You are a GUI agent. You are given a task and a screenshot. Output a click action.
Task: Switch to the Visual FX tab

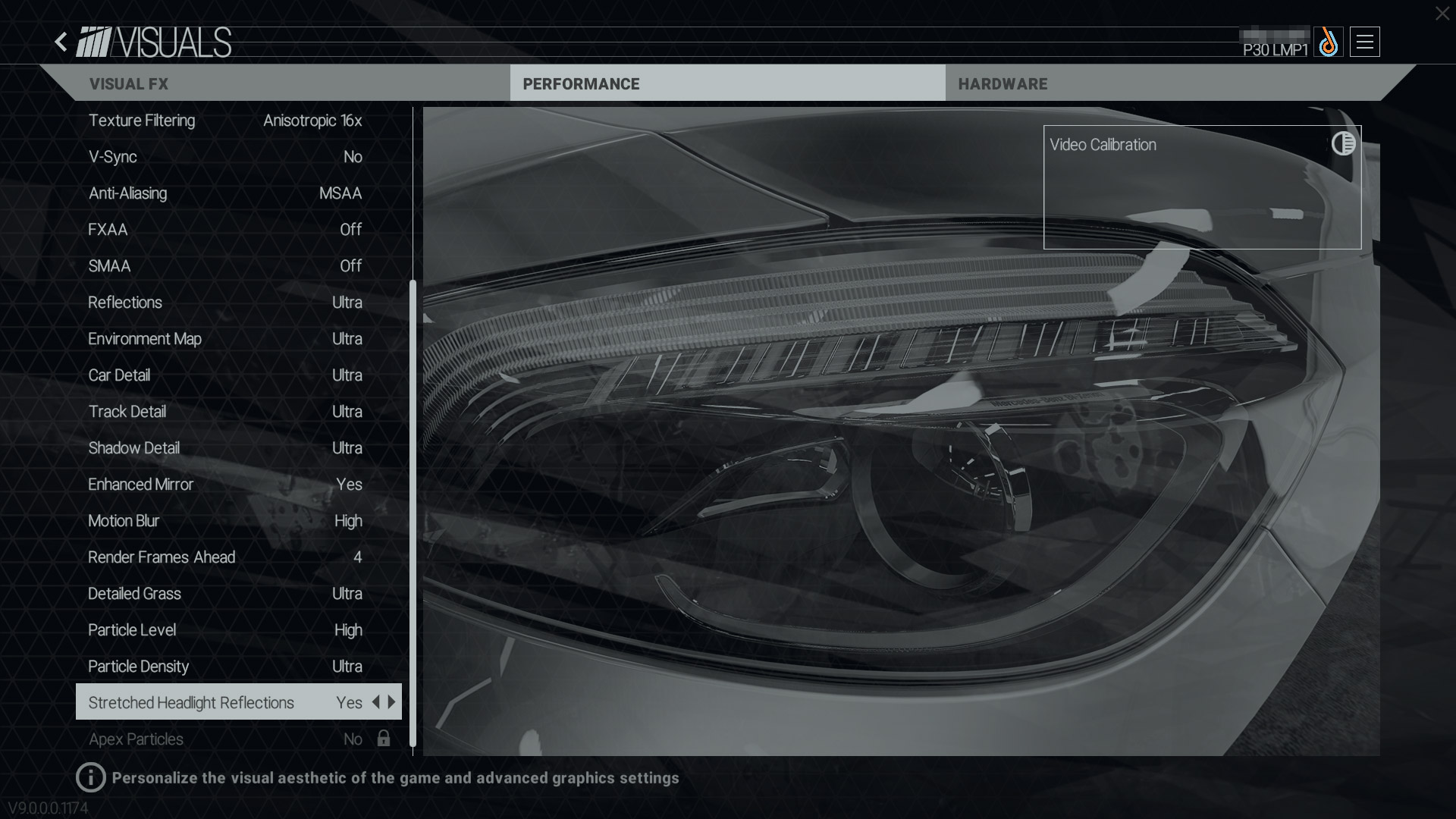click(x=129, y=84)
